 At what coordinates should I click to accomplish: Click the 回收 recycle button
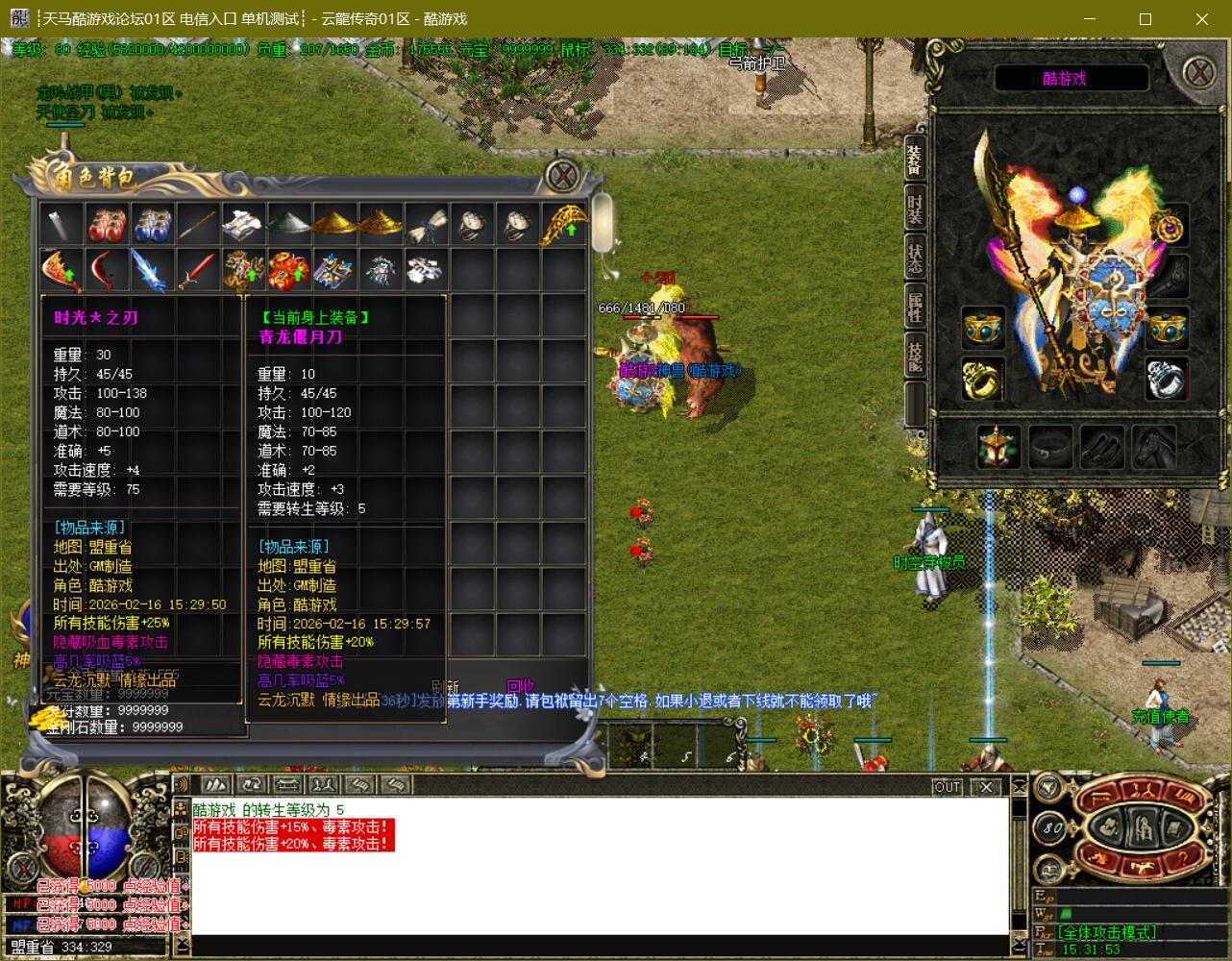tap(520, 686)
